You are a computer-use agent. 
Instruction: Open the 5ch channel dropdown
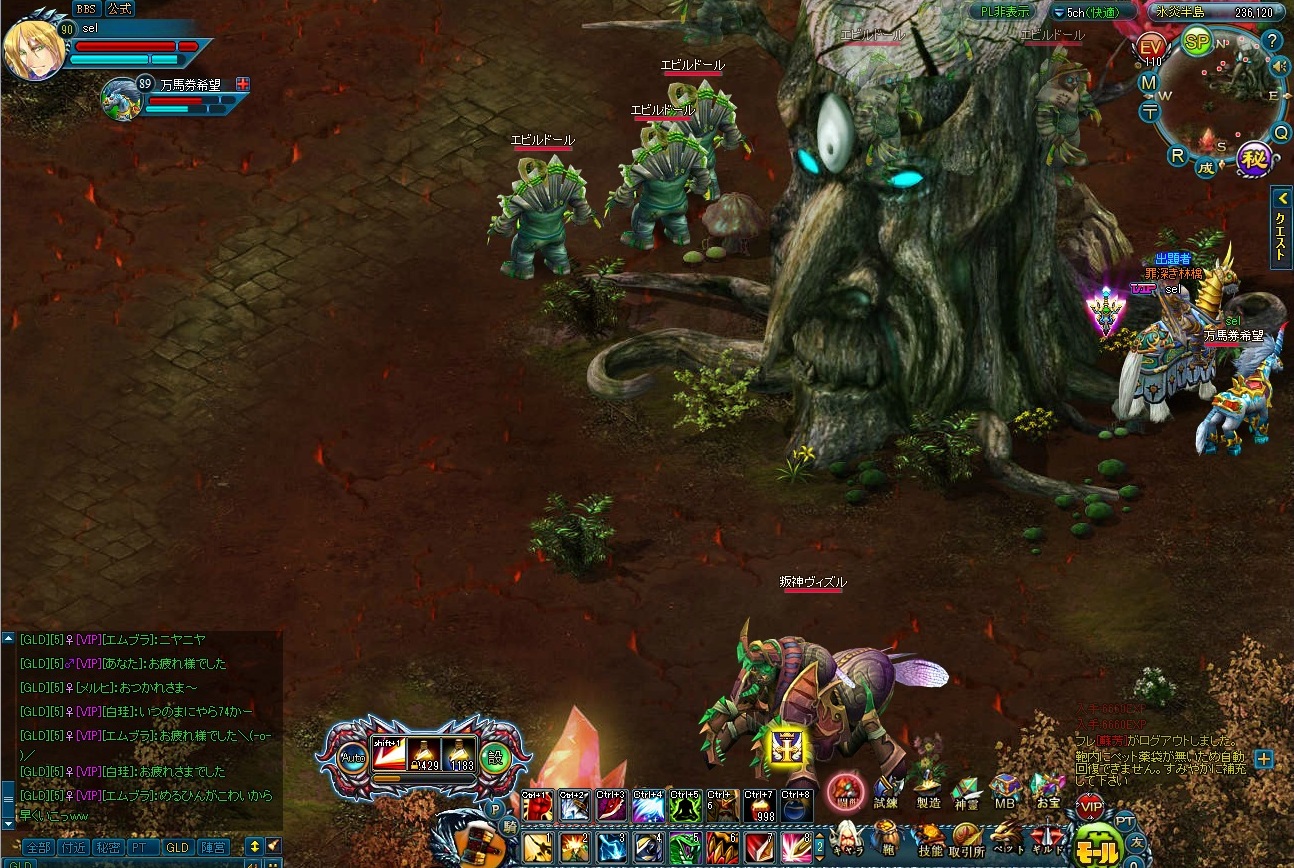[x=1093, y=13]
